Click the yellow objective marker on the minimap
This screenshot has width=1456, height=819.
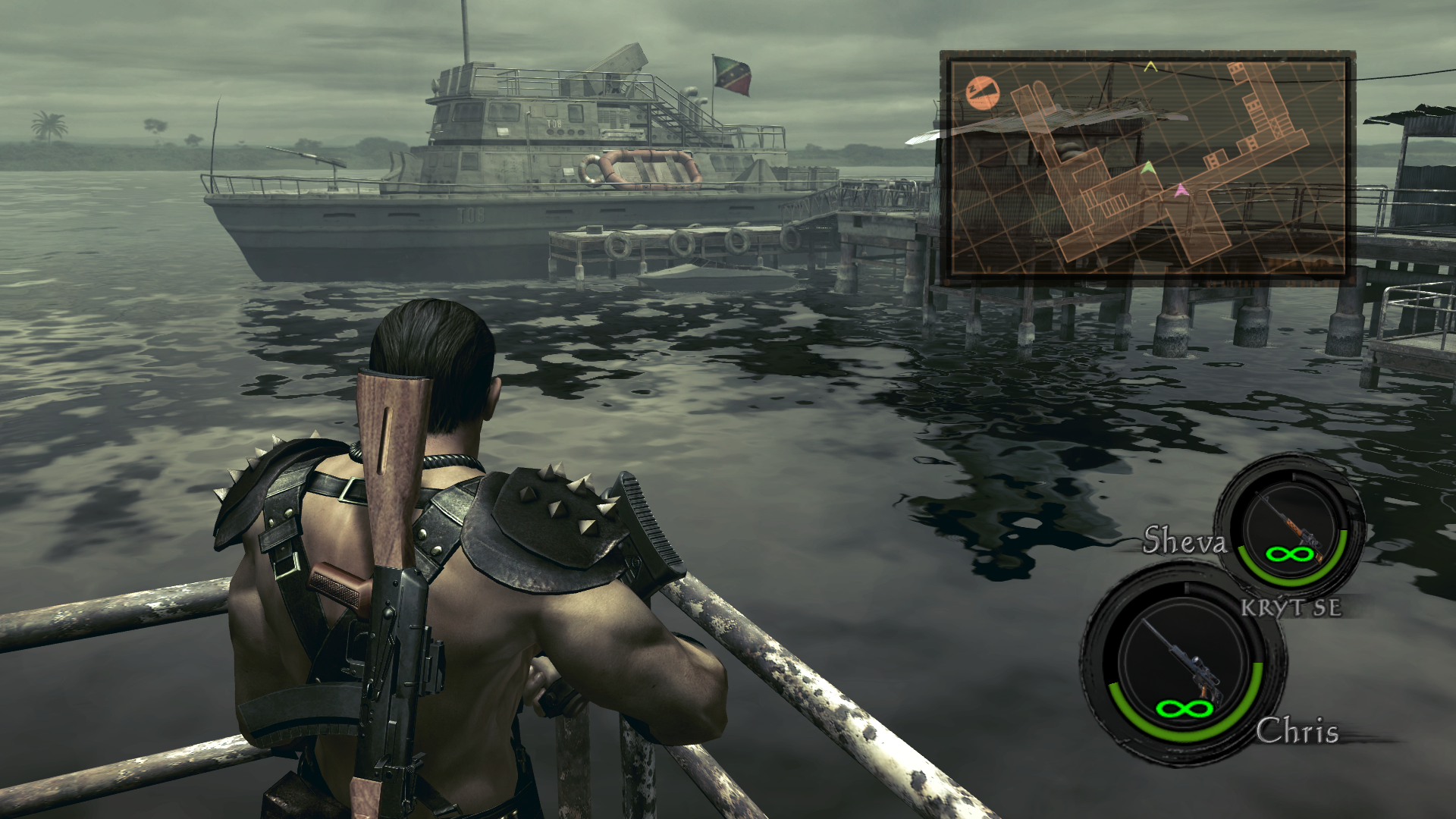pos(1150,67)
